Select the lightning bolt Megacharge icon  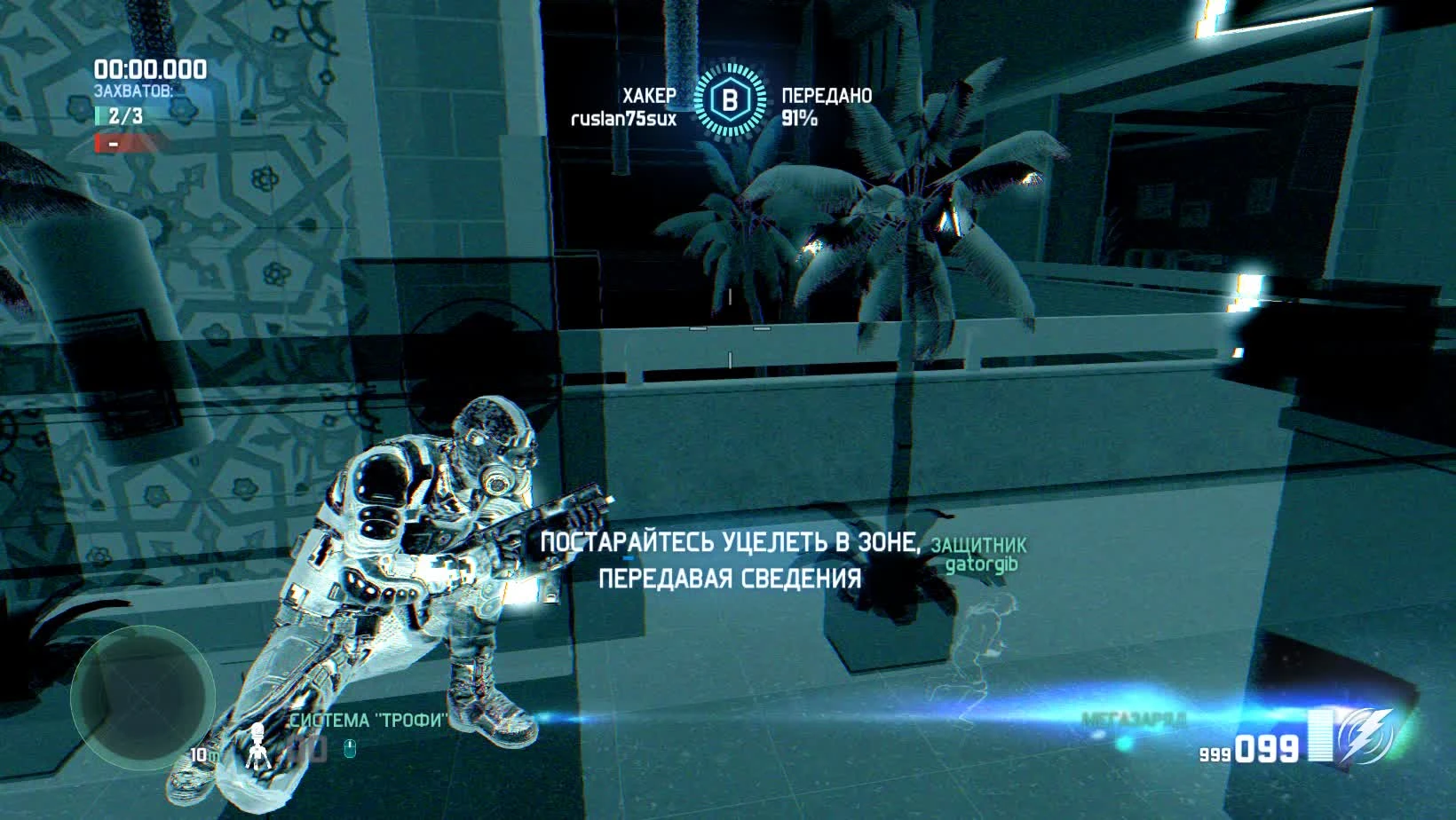pos(1364,735)
